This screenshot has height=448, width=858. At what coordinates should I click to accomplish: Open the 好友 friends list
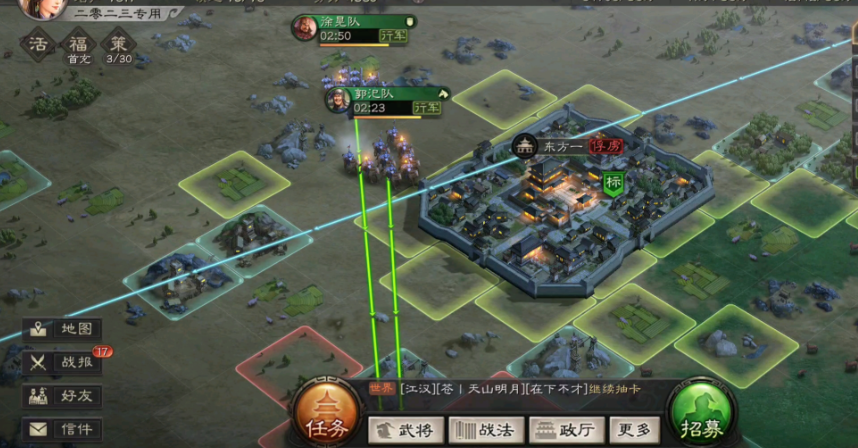click(63, 396)
